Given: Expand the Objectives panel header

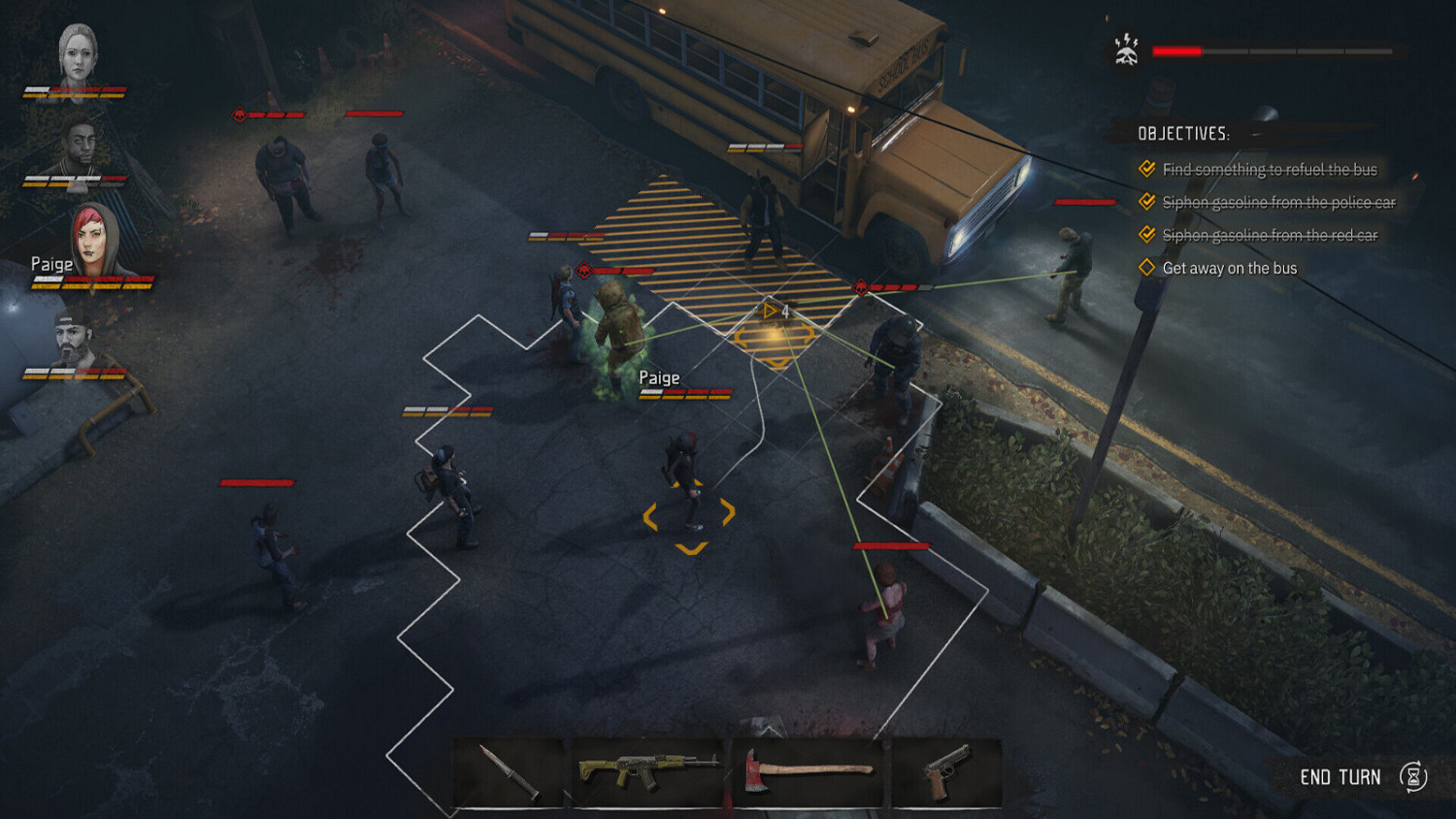Looking at the screenshot, I should tap(1184, 133).
